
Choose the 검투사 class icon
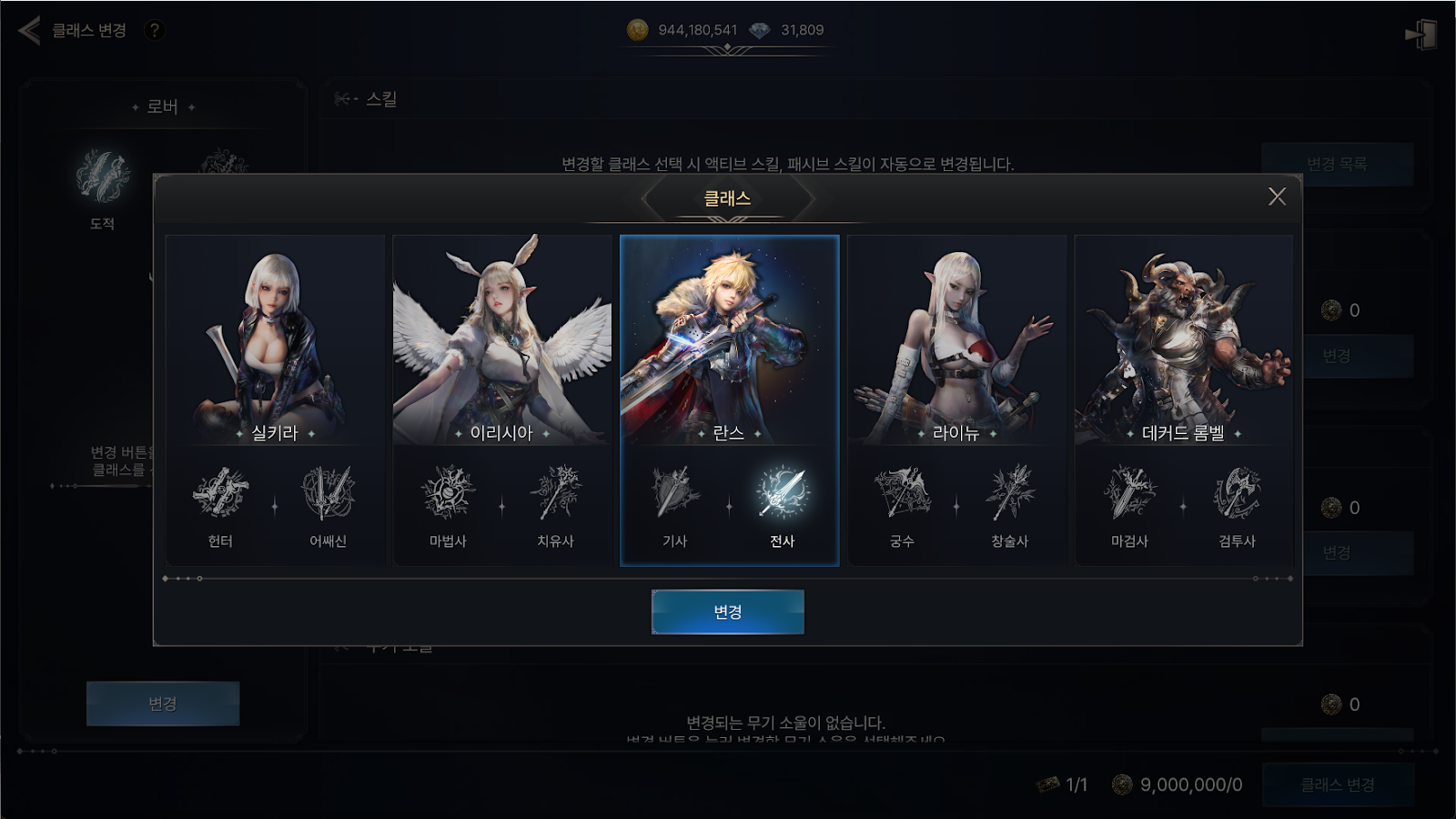(1237, 494)
